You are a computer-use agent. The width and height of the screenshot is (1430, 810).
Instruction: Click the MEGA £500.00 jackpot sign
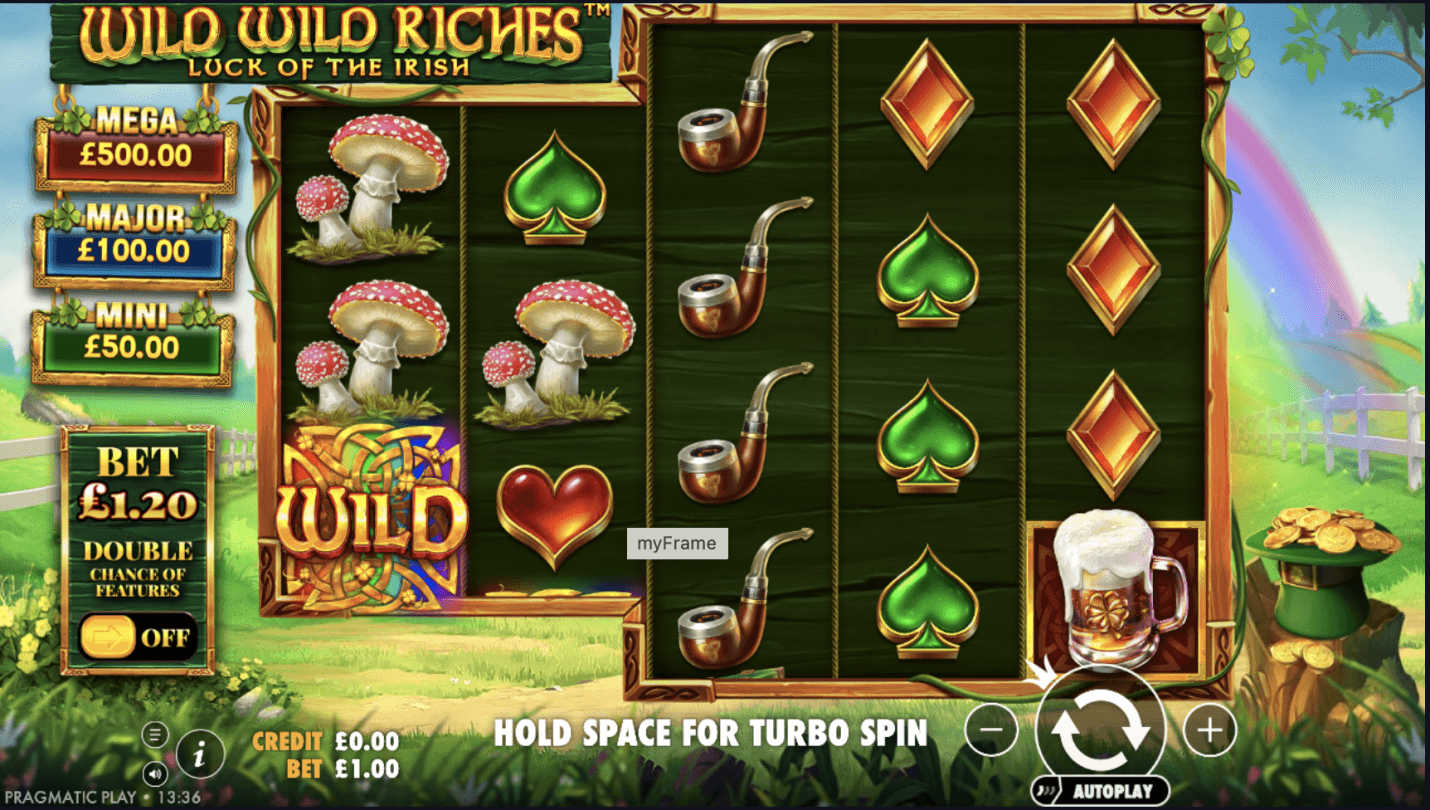(x=137, y=139)
